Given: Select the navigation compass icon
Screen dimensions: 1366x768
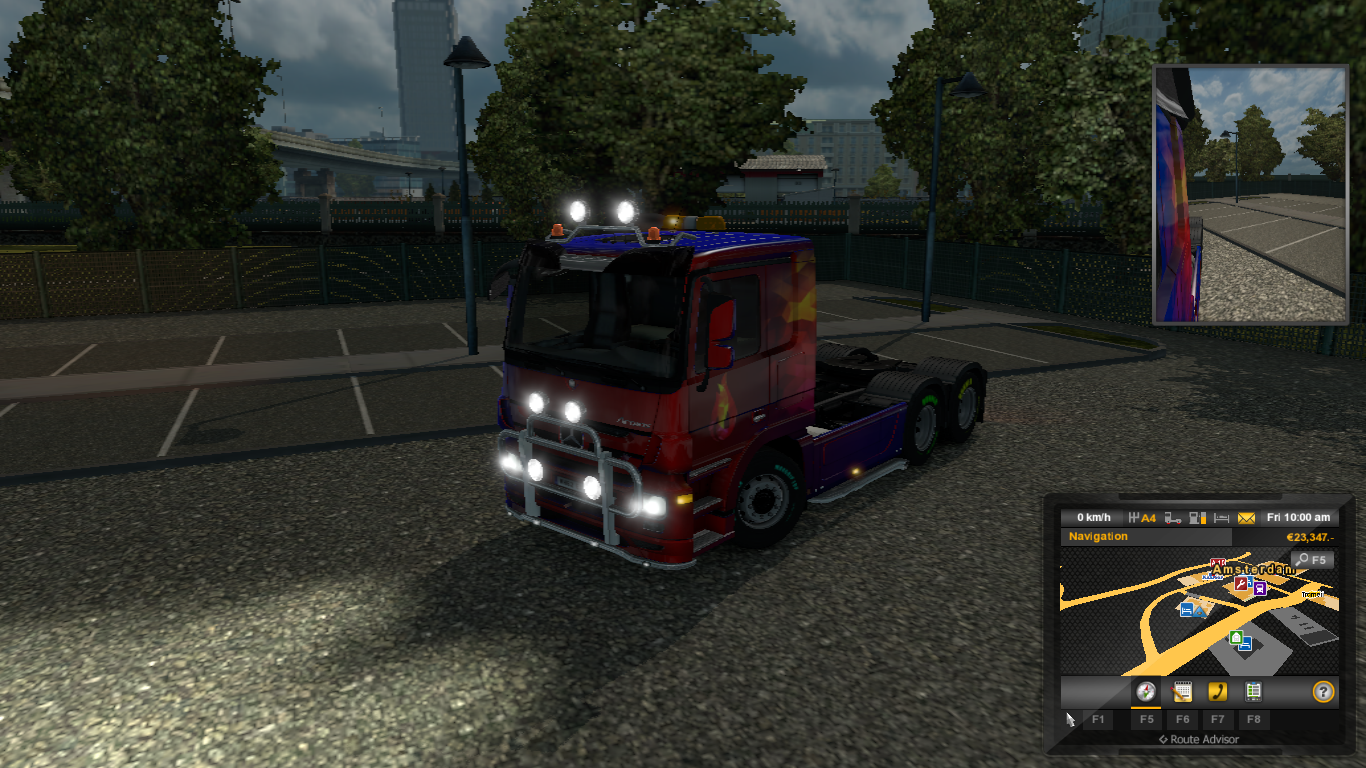Looking at the screenshot, I should click(1146, 693).
